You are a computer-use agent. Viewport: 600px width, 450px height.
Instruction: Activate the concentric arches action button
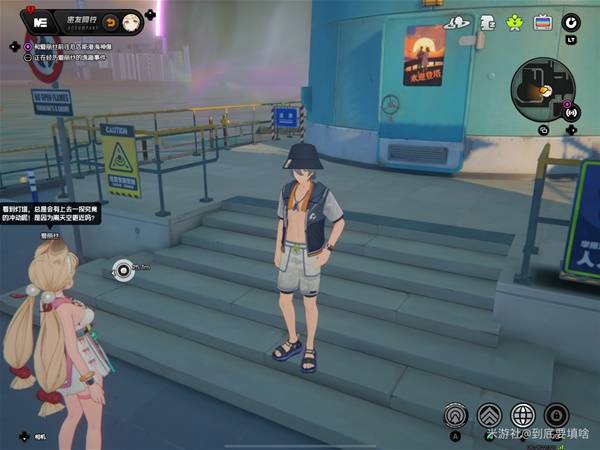[457, 415]
